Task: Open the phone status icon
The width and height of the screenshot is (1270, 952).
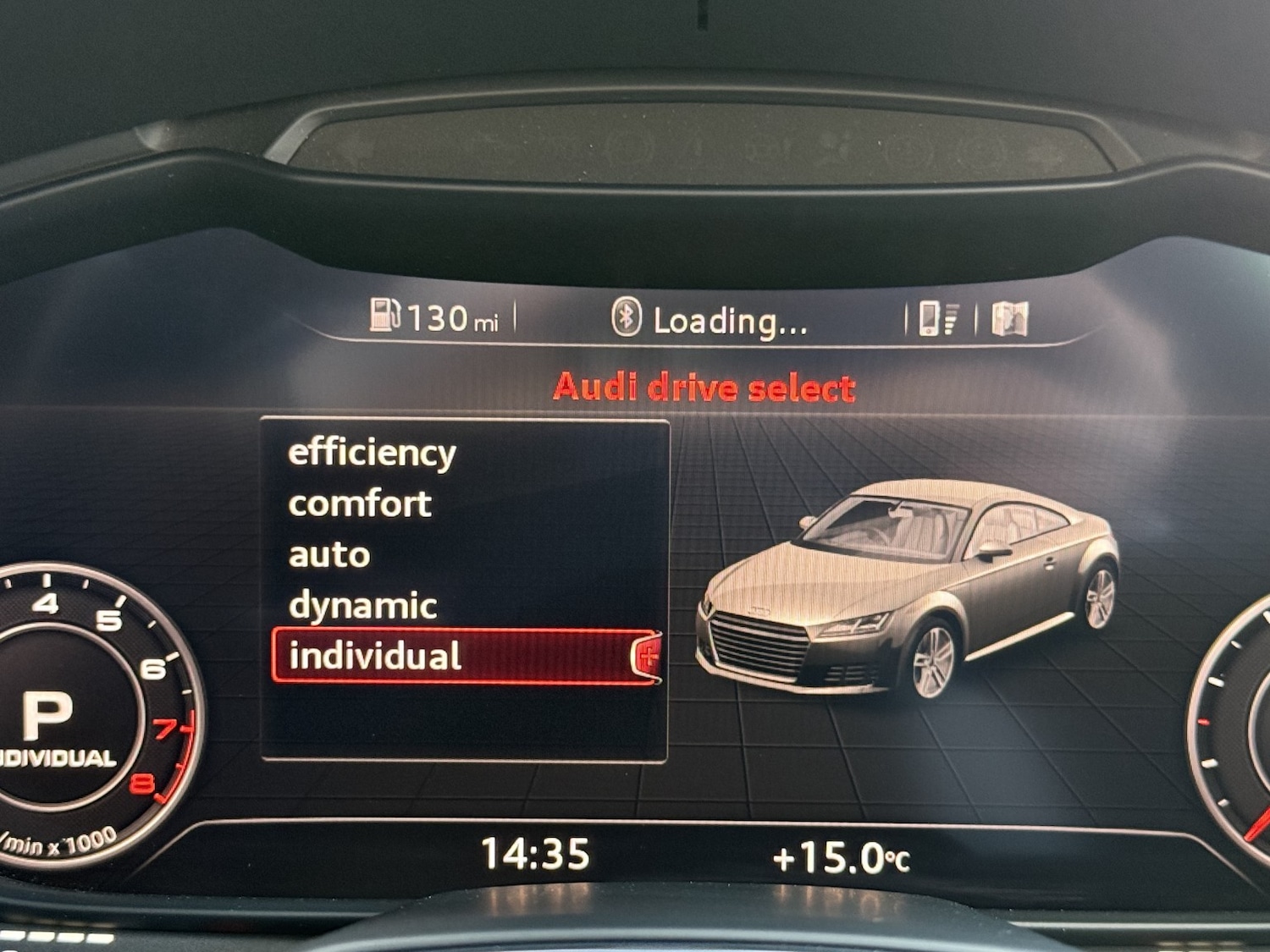Action: 930,319
